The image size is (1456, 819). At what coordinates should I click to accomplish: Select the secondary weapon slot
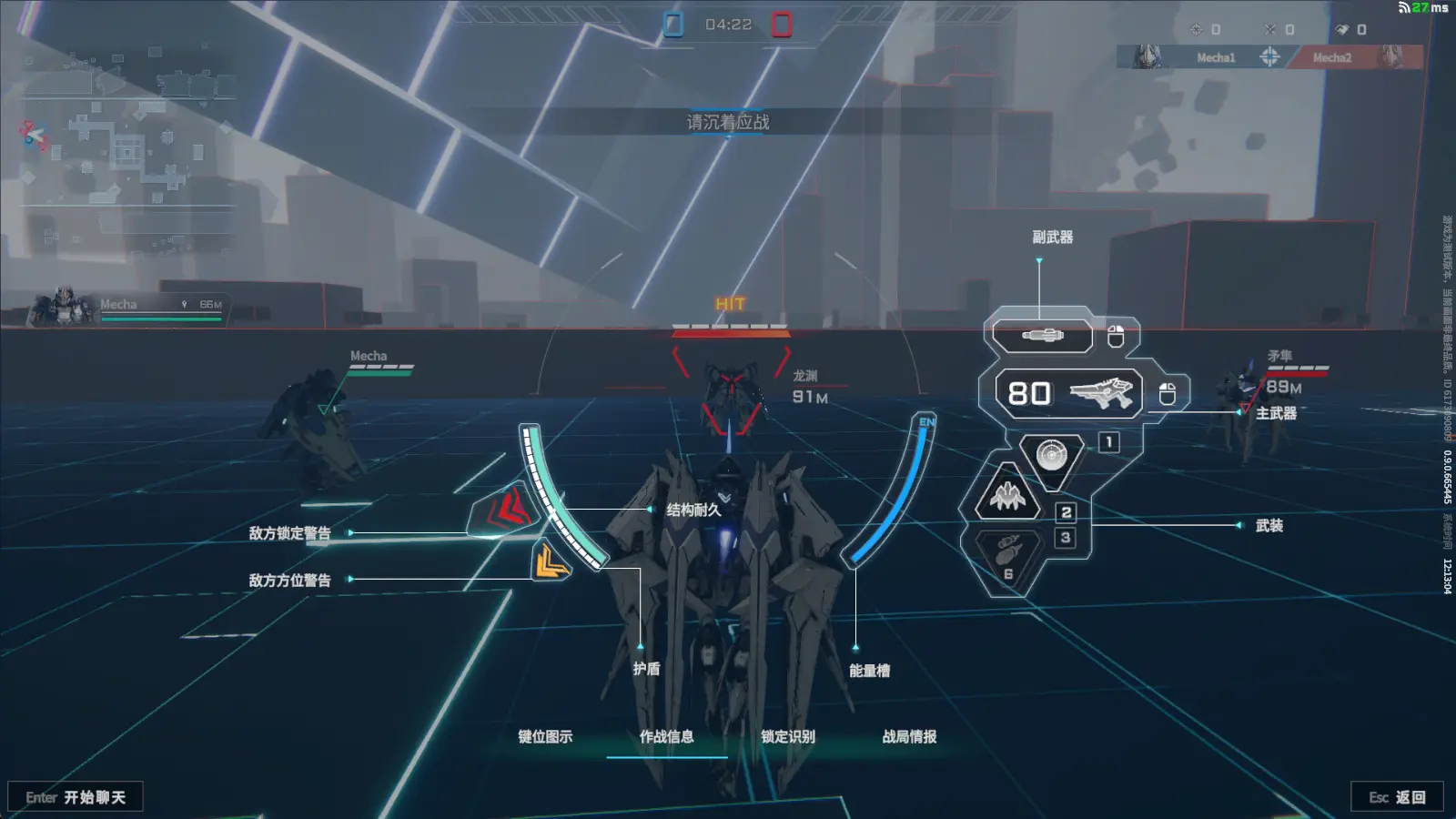pyautogui.click(x=1042, y=336)
